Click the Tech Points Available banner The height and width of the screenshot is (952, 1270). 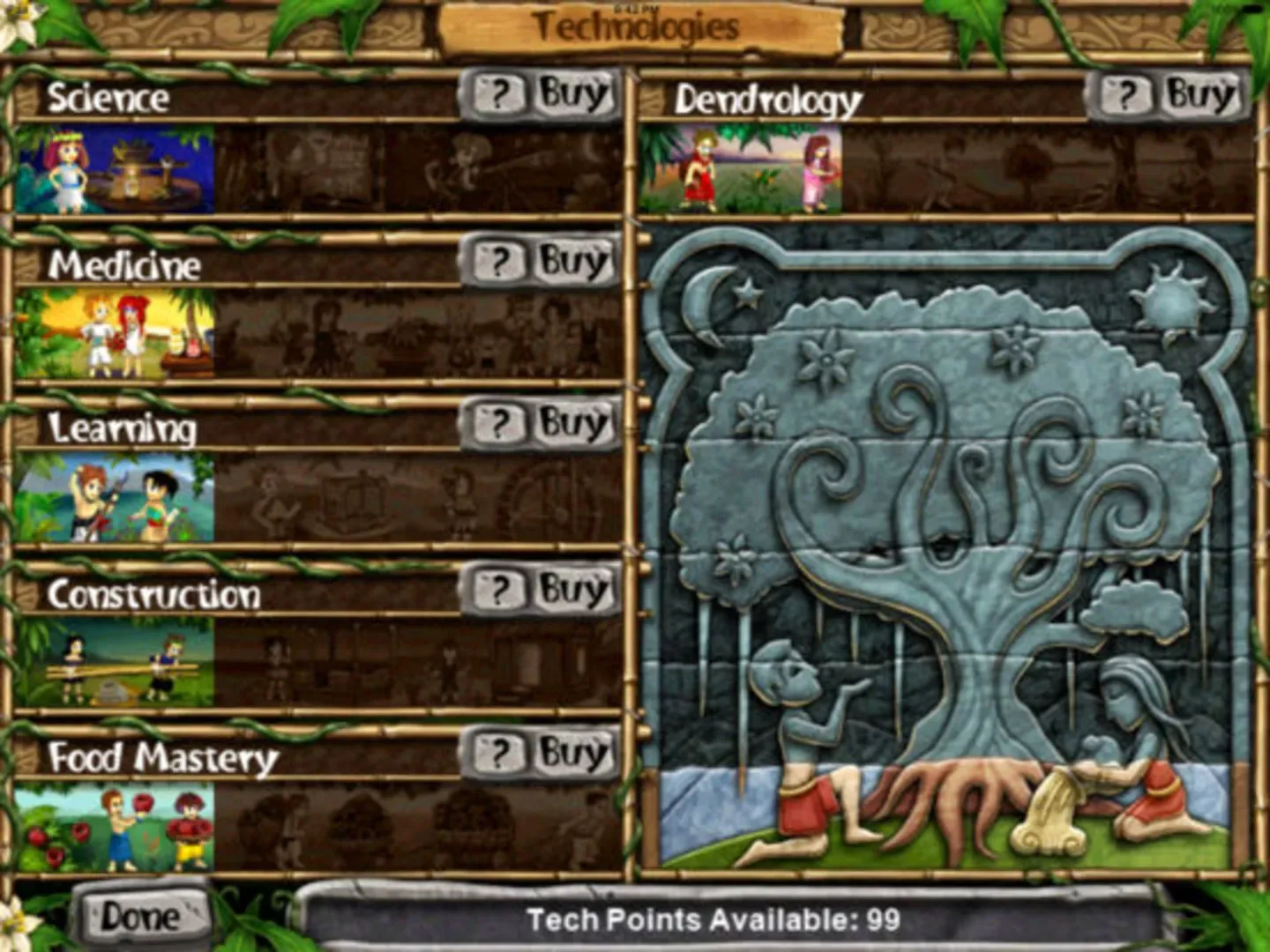point(713,919)
